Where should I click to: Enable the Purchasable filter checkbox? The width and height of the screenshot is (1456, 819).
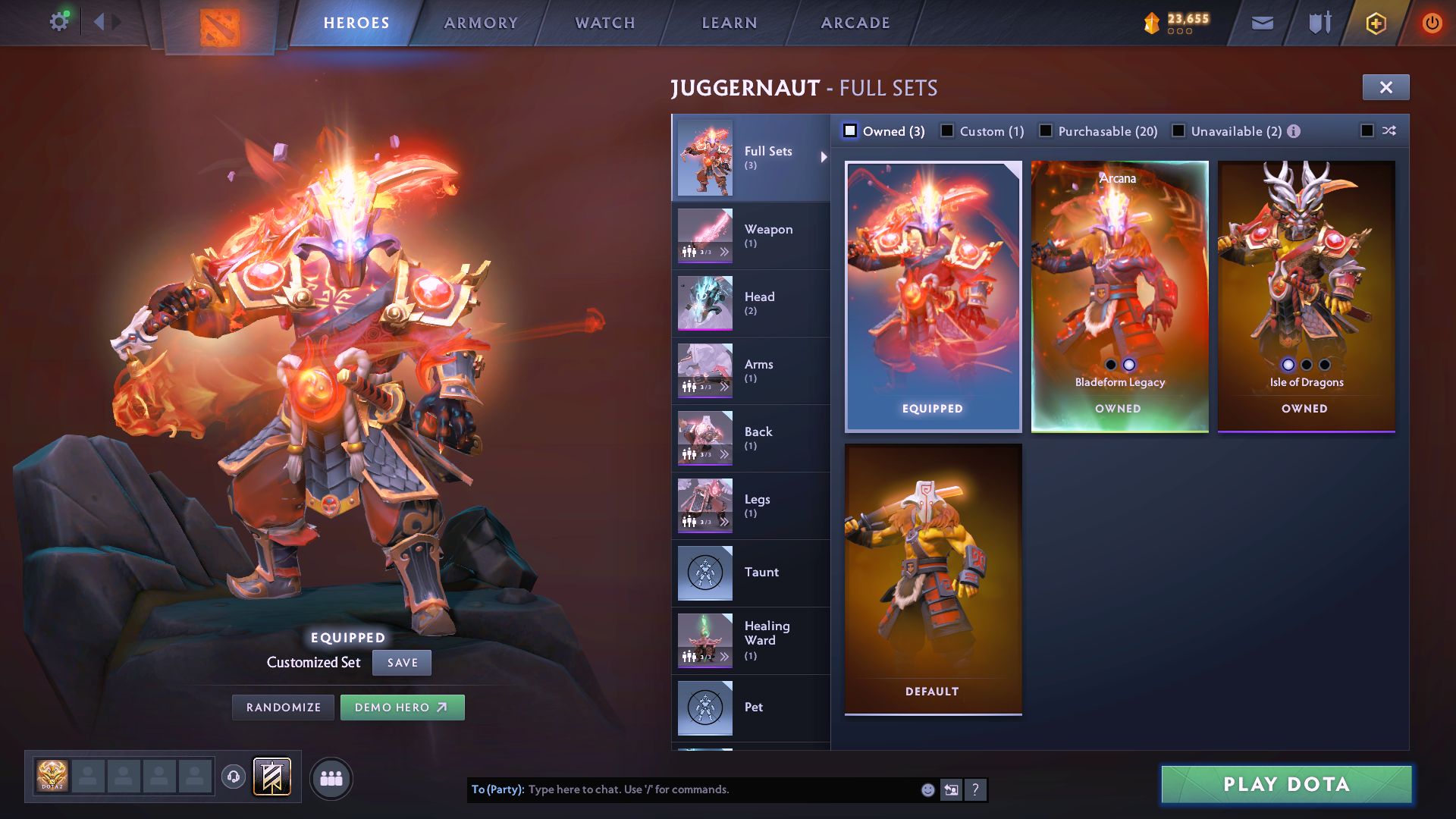click(x=1046, y=131)
